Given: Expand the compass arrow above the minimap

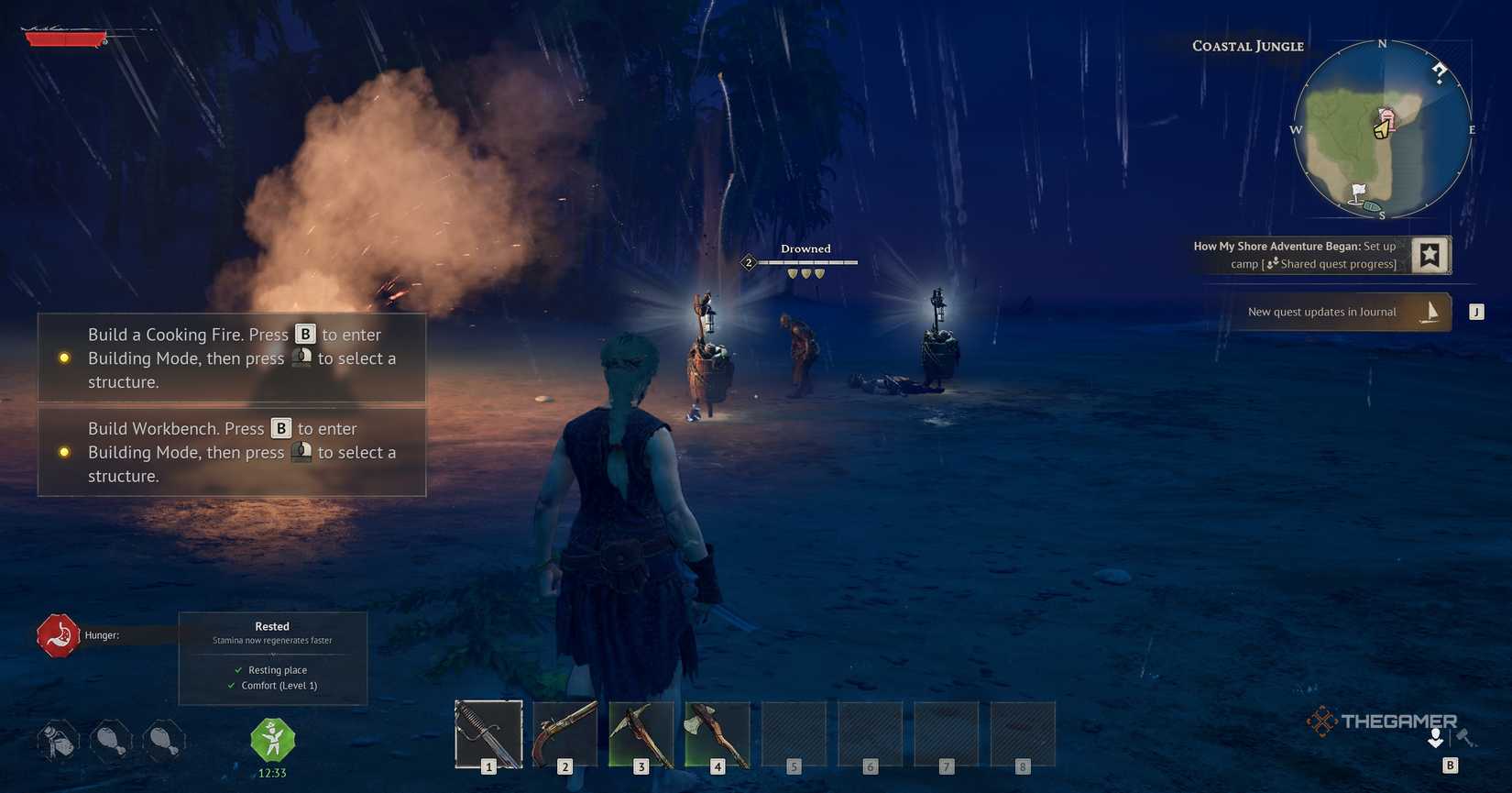Looking at the screenshot, I should (1441, 72).
